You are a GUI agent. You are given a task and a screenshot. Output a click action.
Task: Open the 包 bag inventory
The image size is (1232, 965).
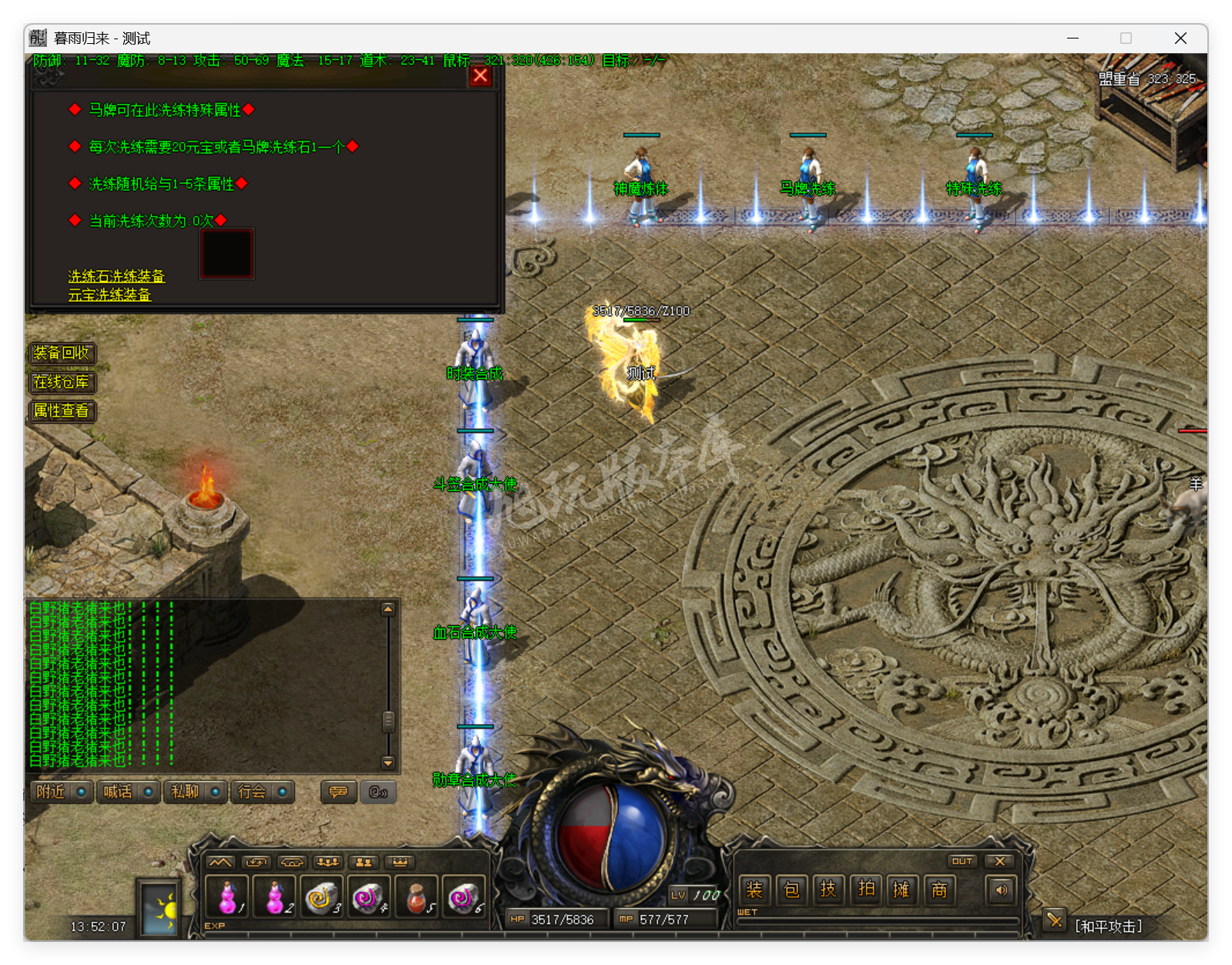[791, 890]
